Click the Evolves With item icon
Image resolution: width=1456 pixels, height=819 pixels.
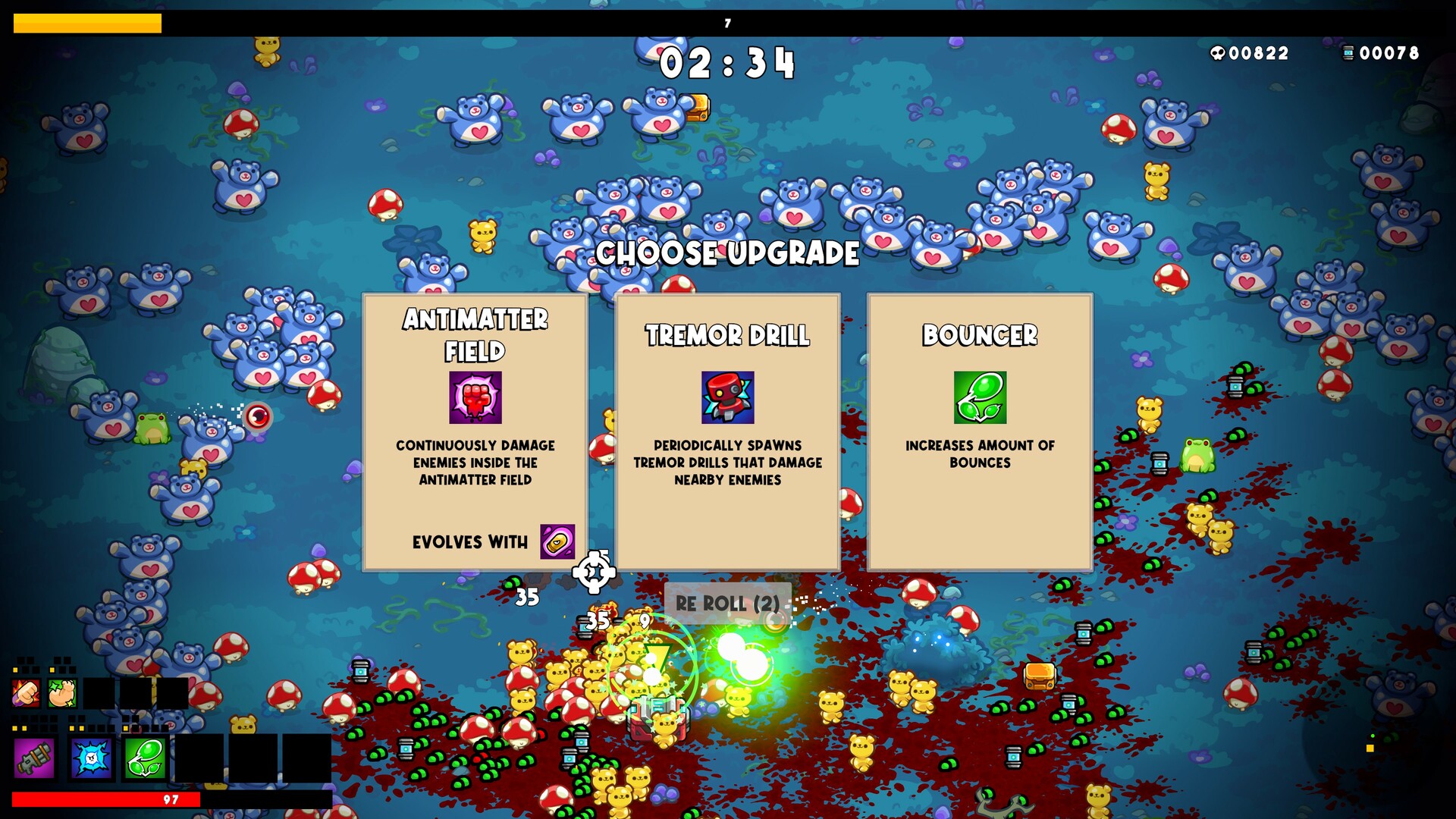click(557, 541)
